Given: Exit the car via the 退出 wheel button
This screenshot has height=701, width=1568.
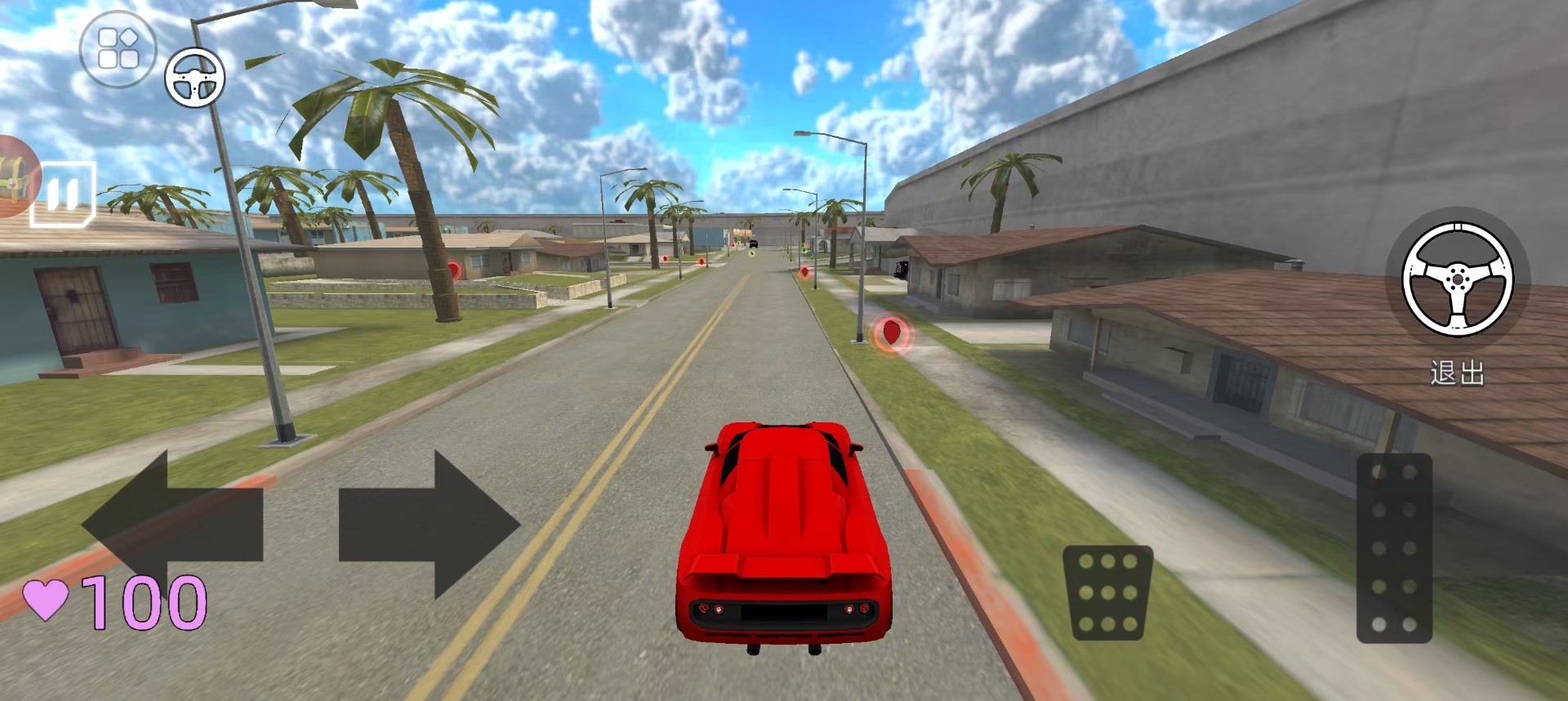Looking at the screenshot, I should click(1458, 280).
